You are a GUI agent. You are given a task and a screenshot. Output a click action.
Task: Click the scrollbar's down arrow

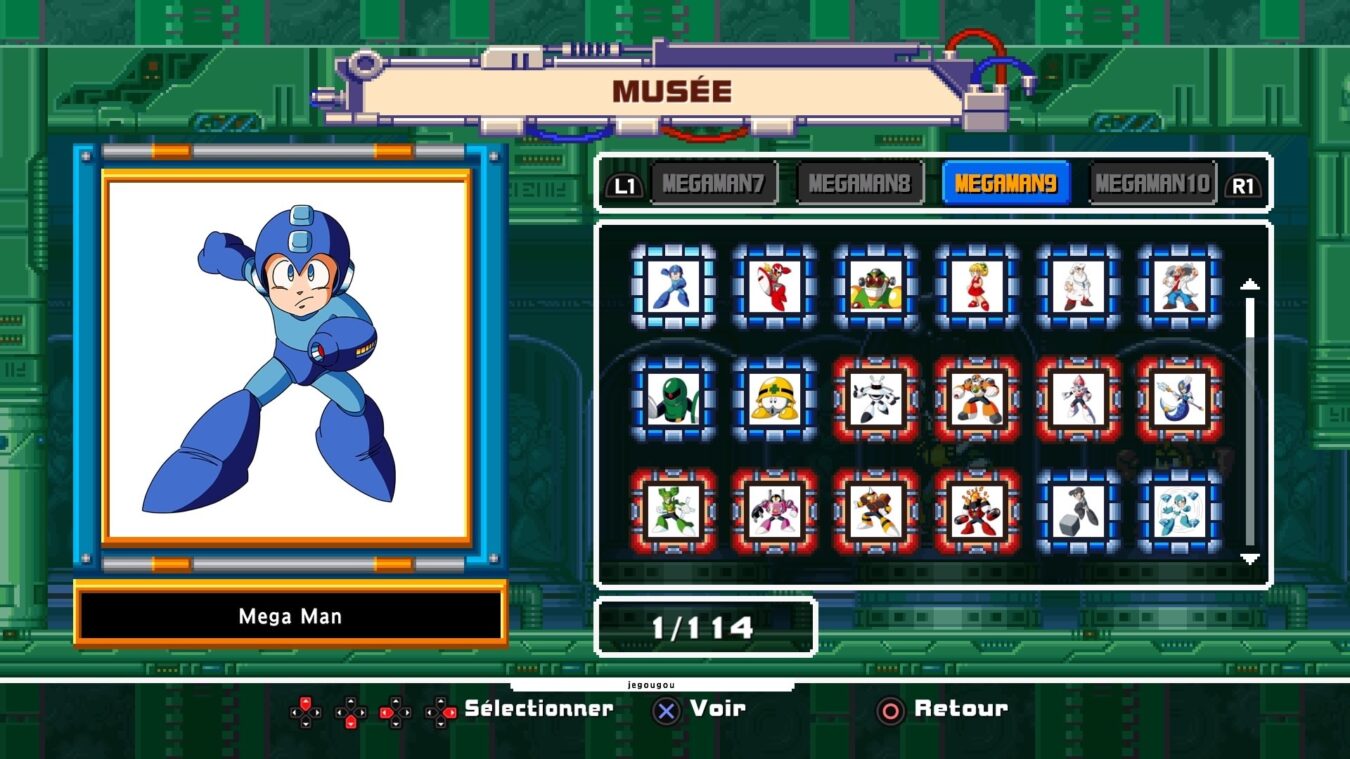tap(1249, 558)
